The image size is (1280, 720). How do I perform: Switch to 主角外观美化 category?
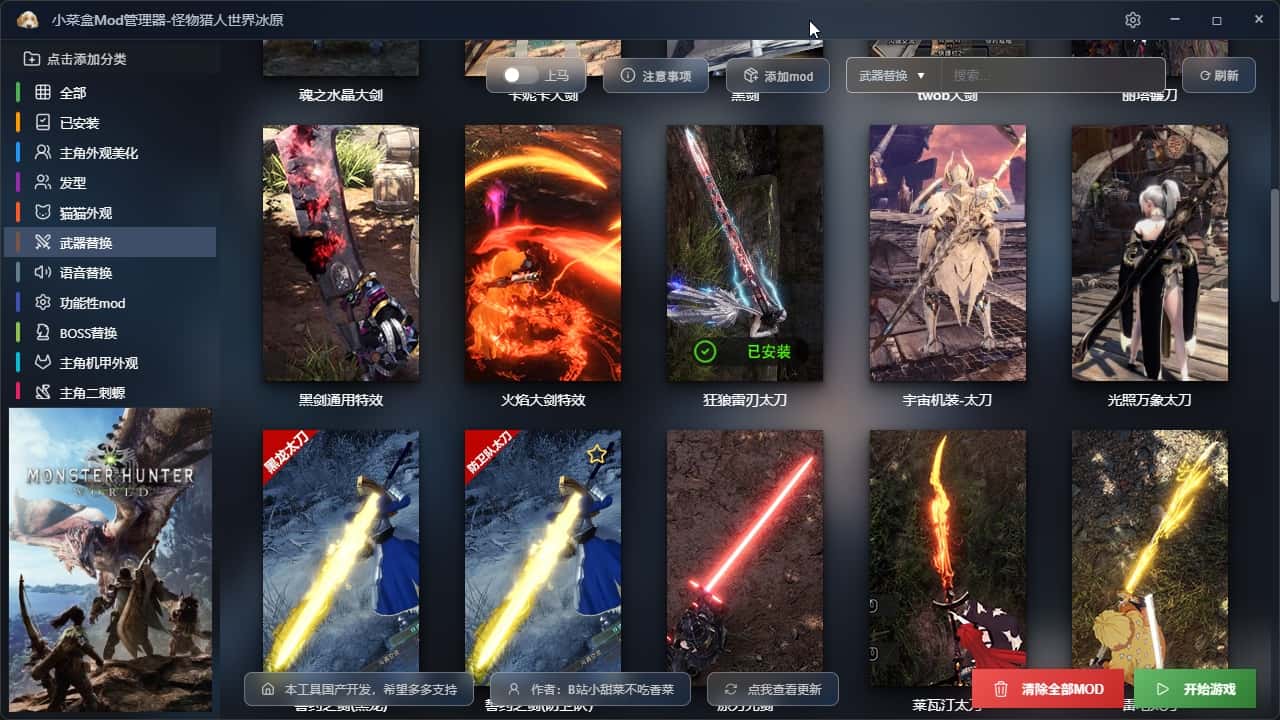coord(98,153)
